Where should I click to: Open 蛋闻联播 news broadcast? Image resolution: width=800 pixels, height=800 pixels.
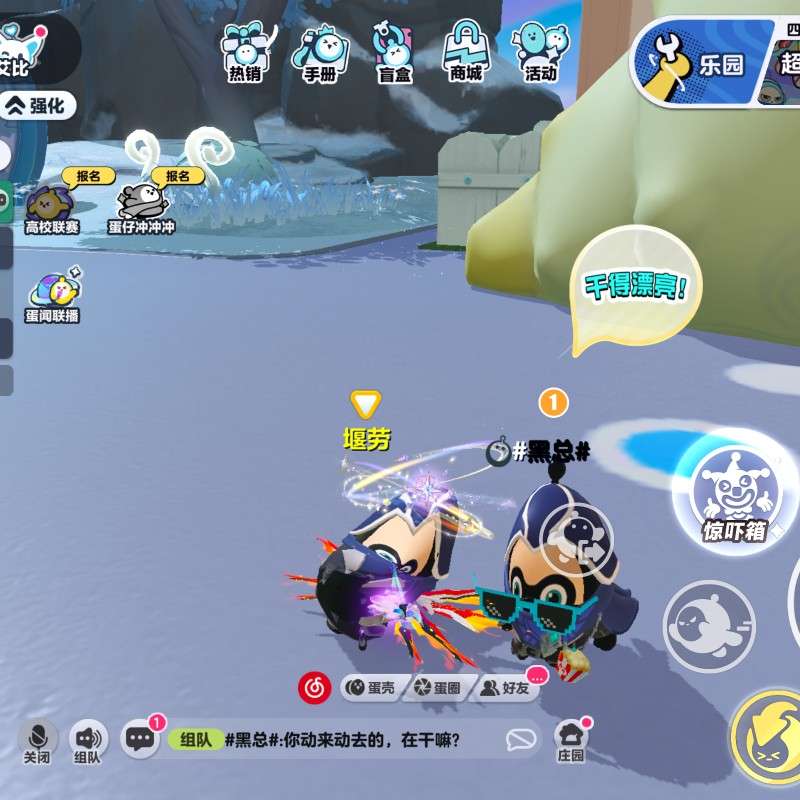point(52,297)
